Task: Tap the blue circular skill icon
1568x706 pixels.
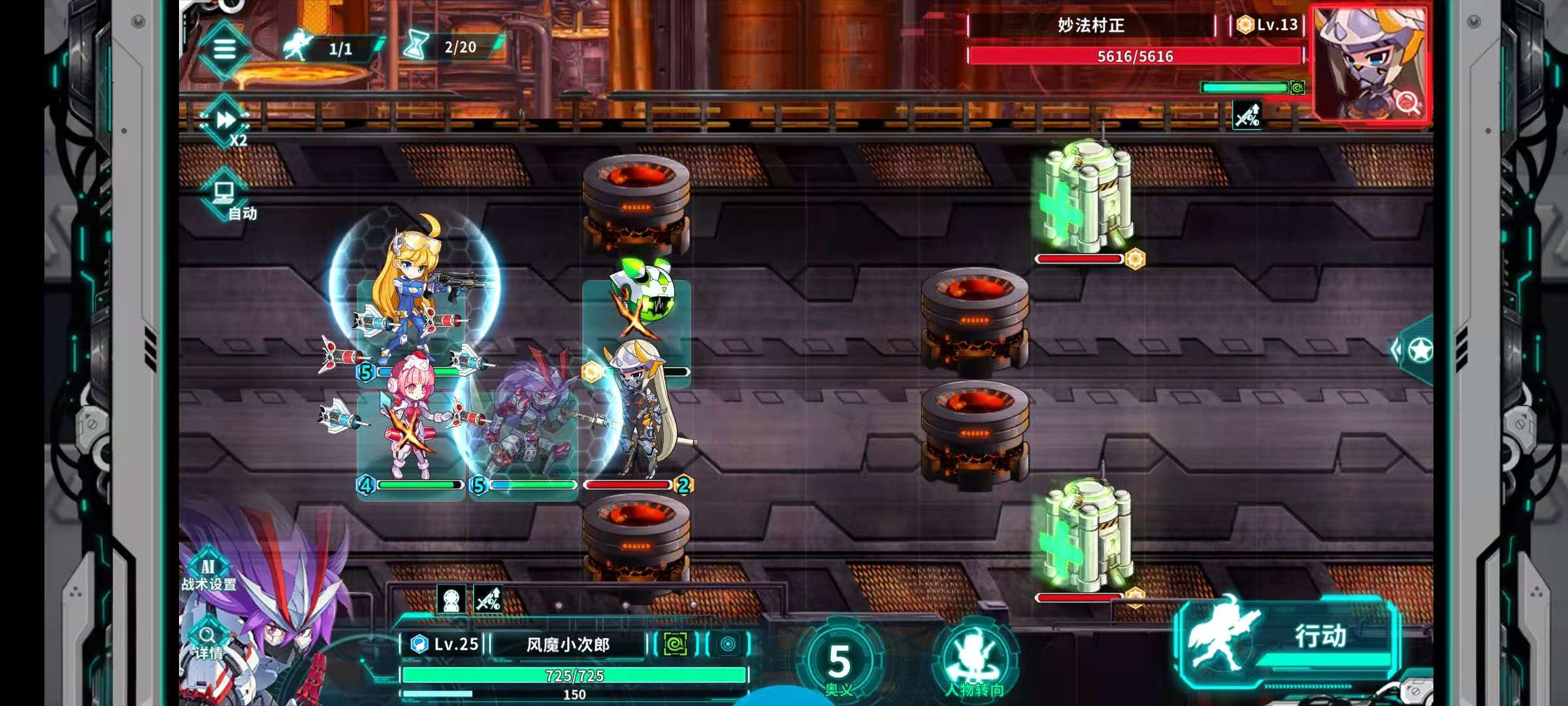Action: pyautogui.click(x=728, y=645)
